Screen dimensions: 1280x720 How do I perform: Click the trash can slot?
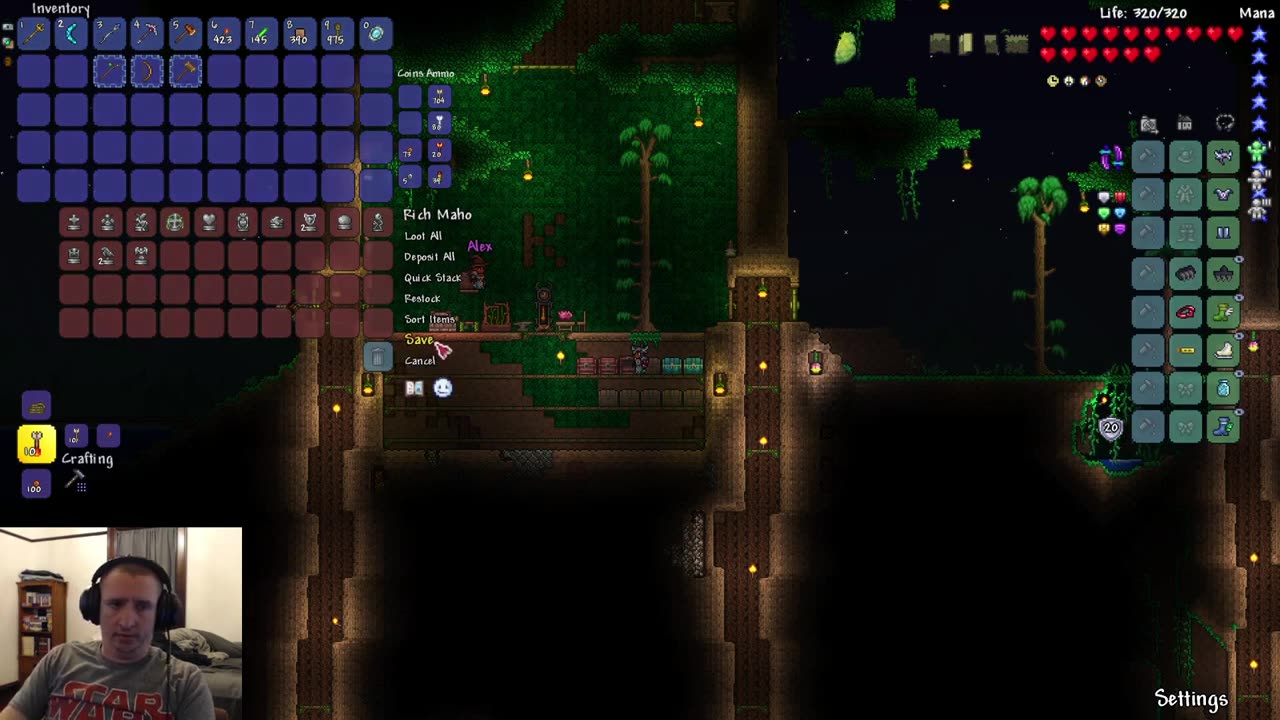click(x=377, y=356)
